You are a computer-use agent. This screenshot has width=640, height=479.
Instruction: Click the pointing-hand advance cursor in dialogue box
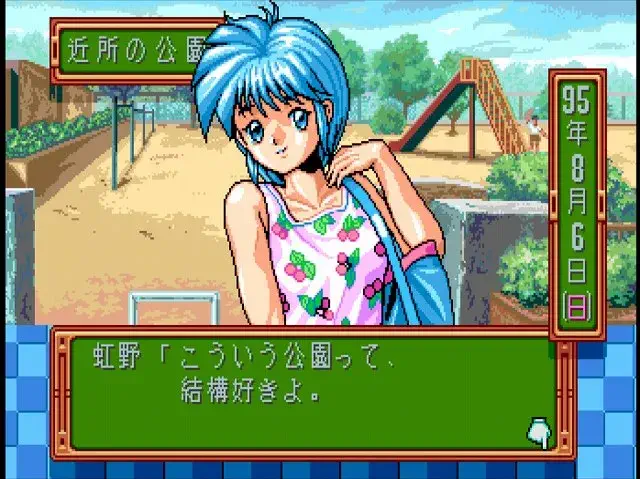(x=538, y=431)
